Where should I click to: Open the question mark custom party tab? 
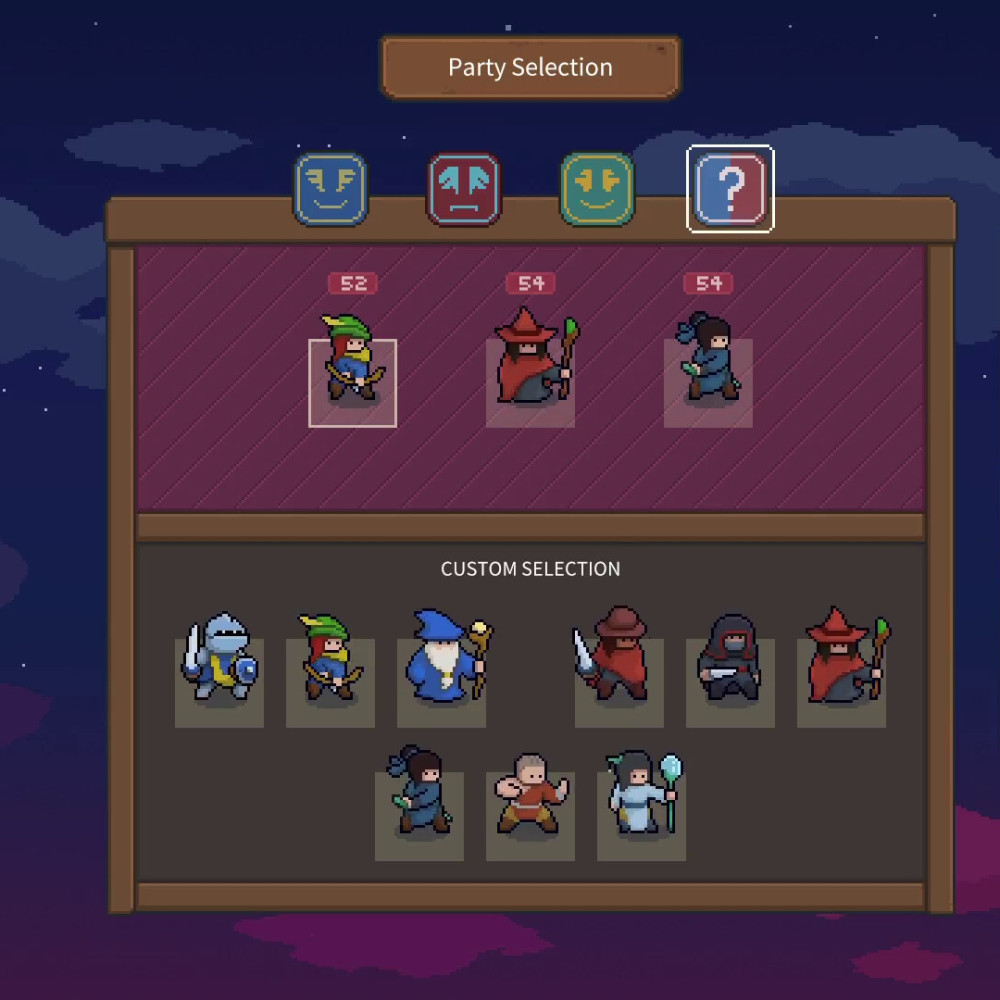click(730, 189)
